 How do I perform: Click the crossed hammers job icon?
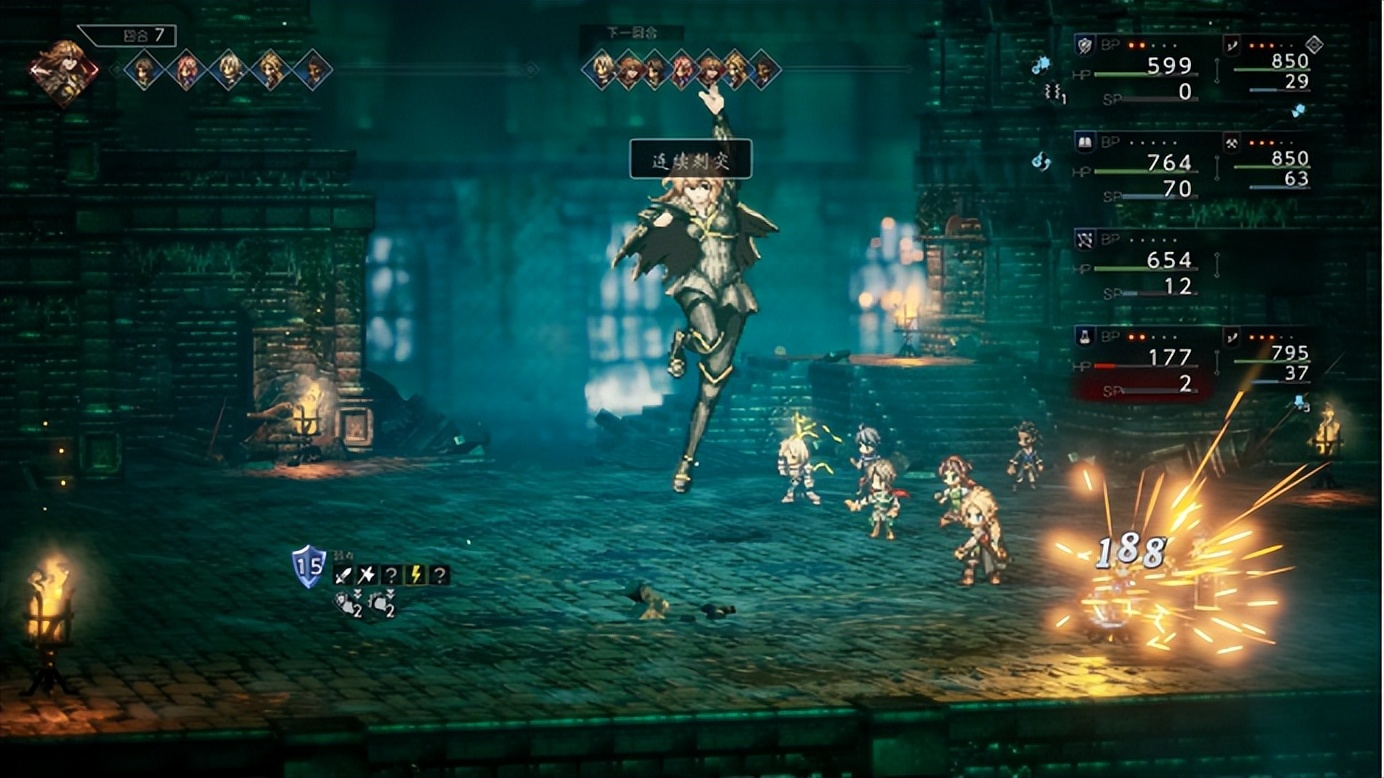point(1232,142)
